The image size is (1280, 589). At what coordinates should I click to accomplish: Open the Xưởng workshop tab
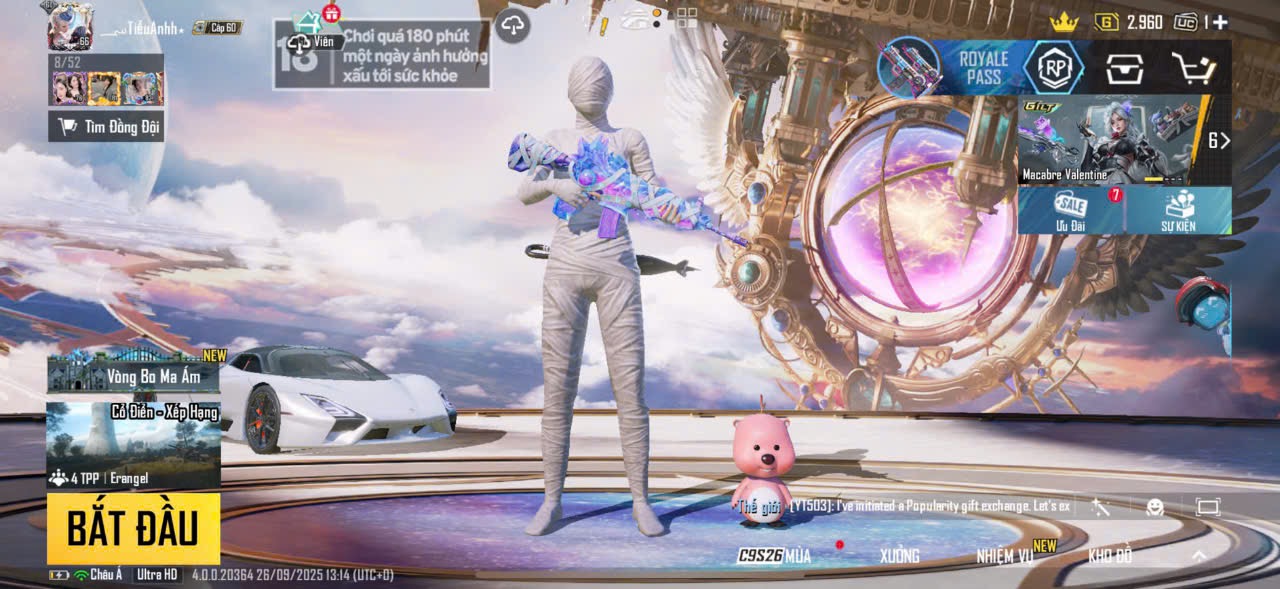pyautogui.click(x=899, y=556)
